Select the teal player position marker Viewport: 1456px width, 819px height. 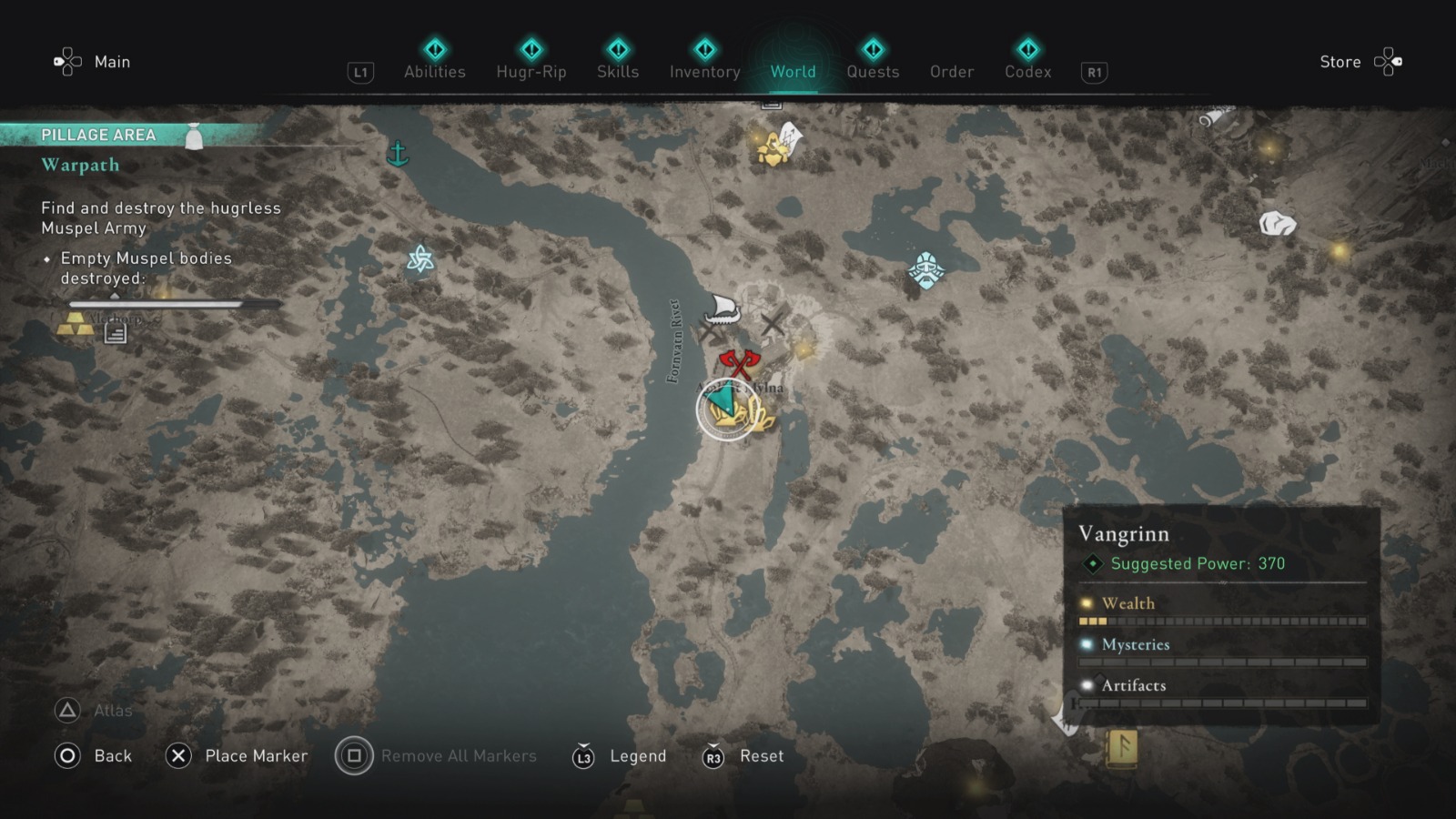(x=721, y=400)
